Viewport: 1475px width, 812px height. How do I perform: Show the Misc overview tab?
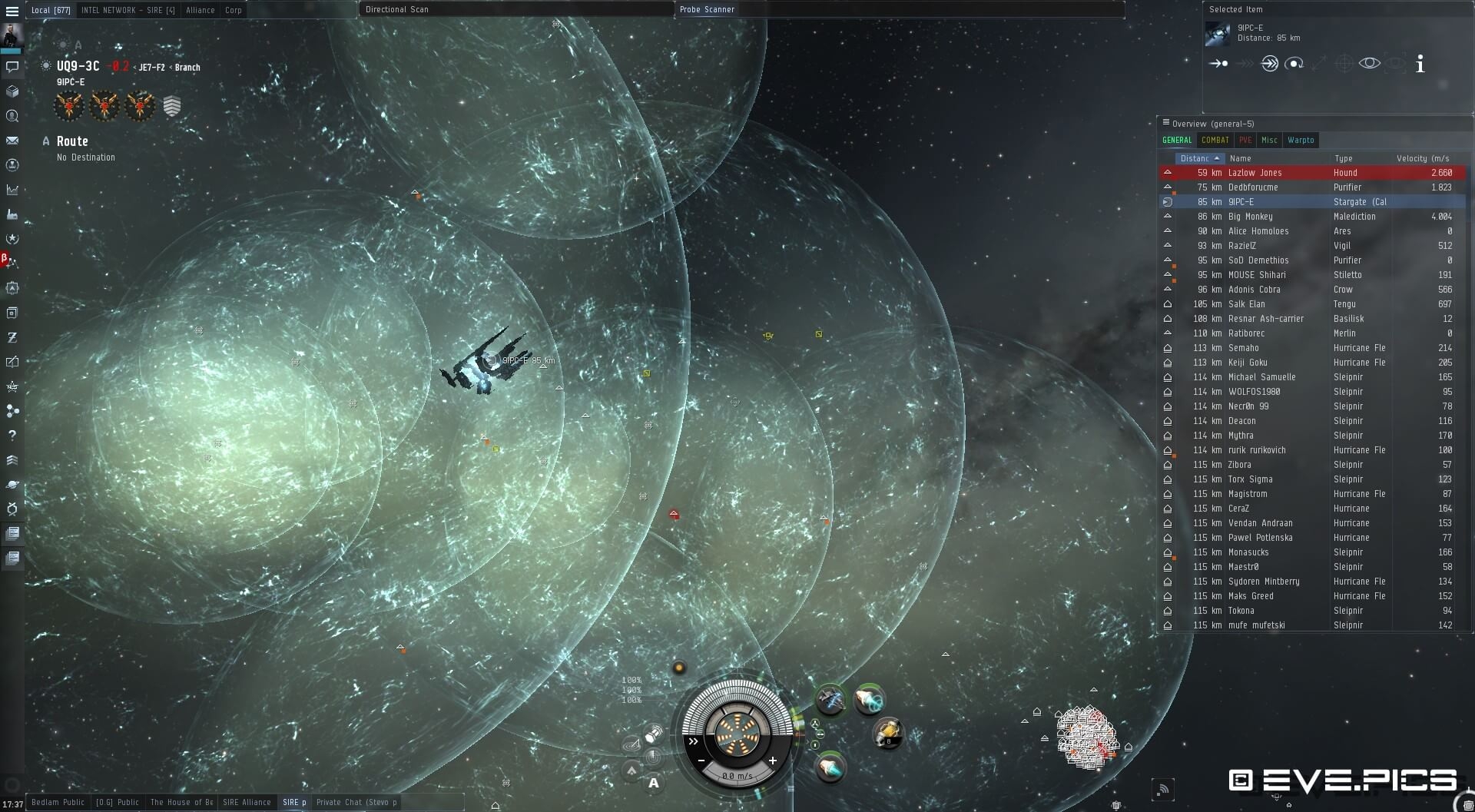(1269, 140)
